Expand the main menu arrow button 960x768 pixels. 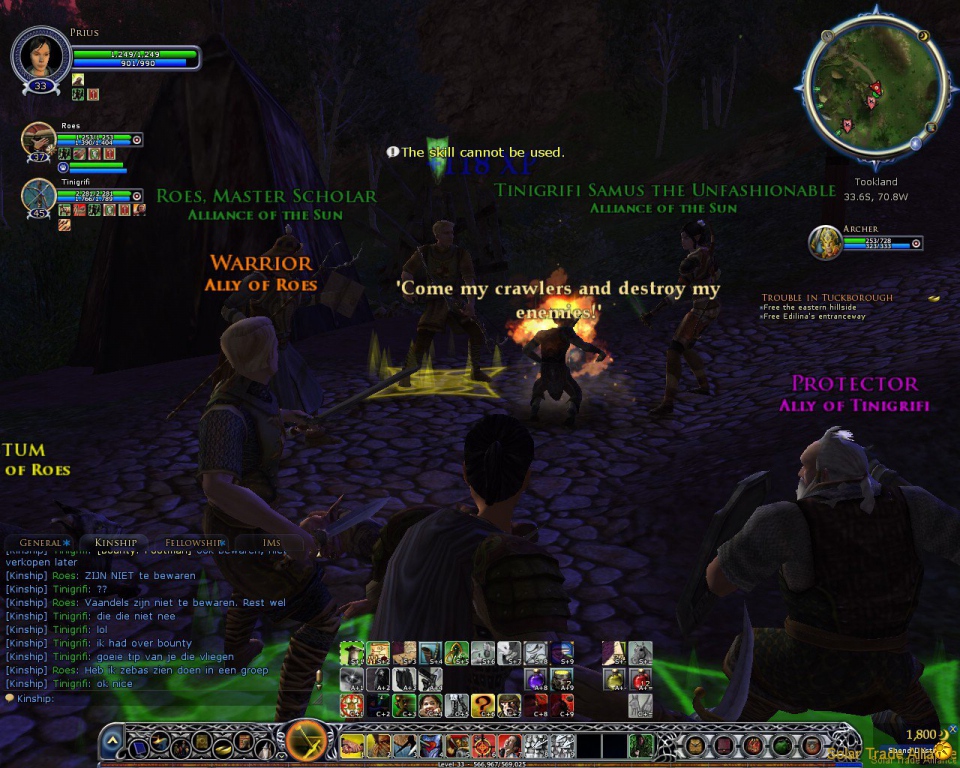point(113,742)
